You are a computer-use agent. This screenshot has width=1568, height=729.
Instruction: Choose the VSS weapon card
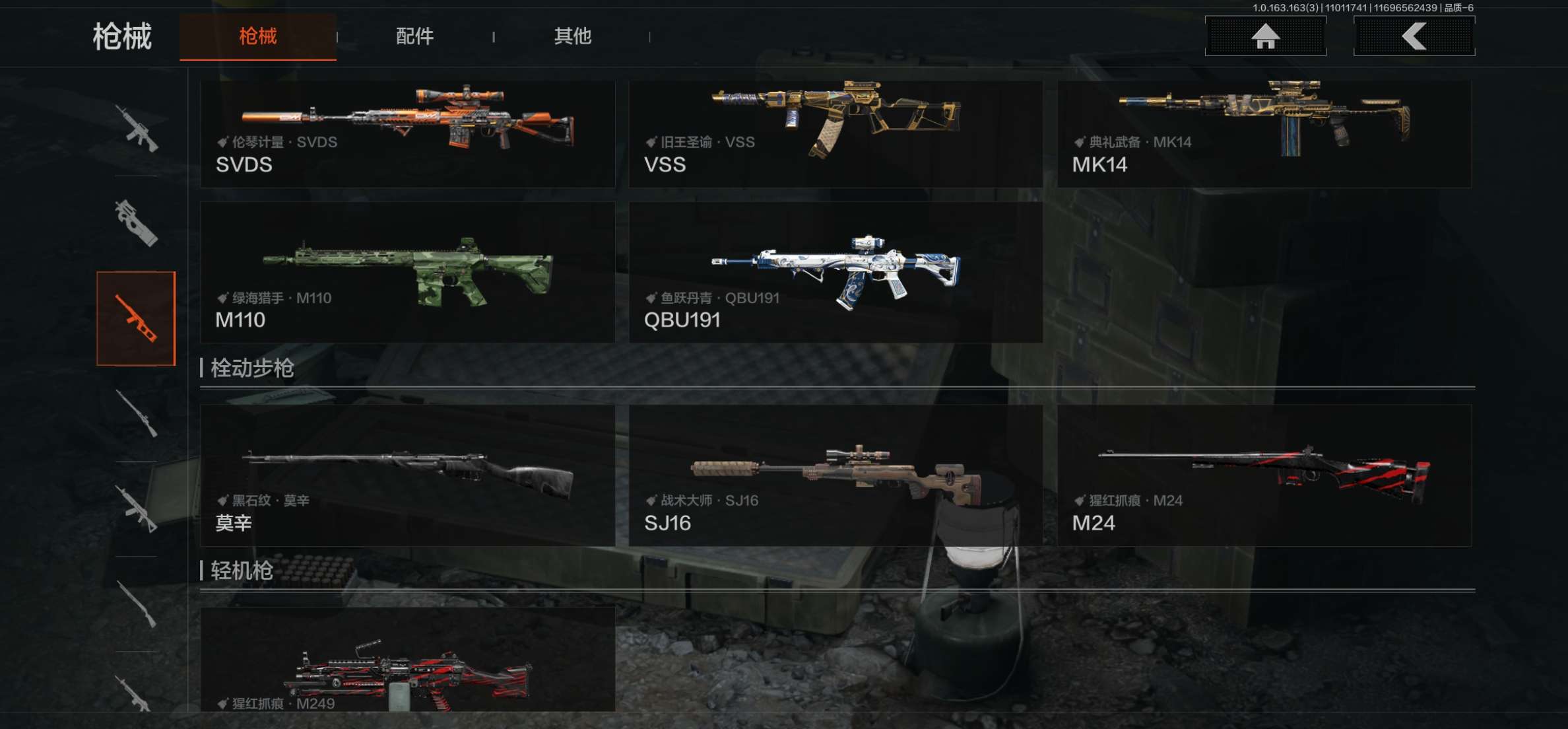click(x=835, y=133)
